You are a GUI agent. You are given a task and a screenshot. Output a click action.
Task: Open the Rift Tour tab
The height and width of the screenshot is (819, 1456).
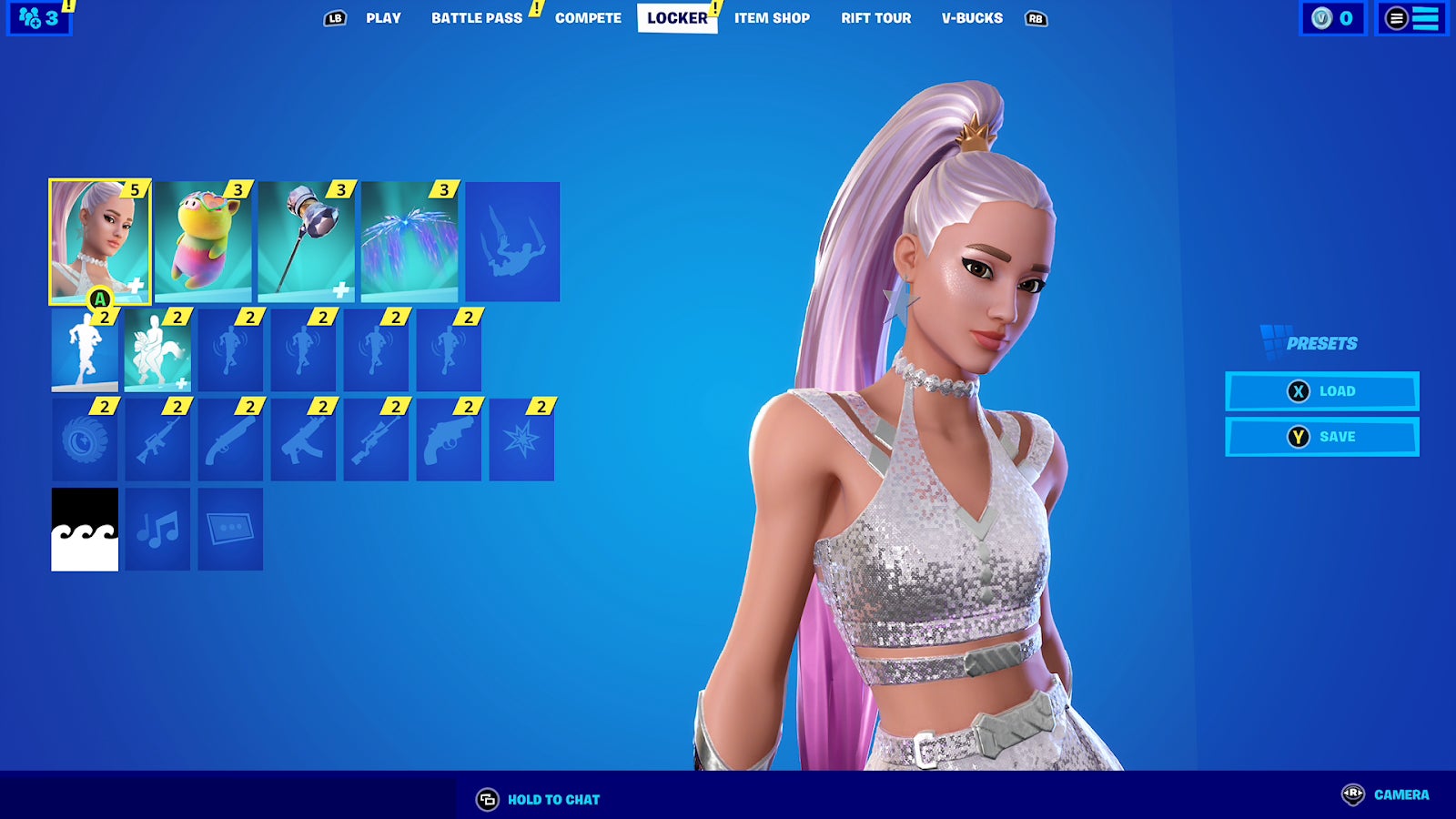click(x=876, y=18)
